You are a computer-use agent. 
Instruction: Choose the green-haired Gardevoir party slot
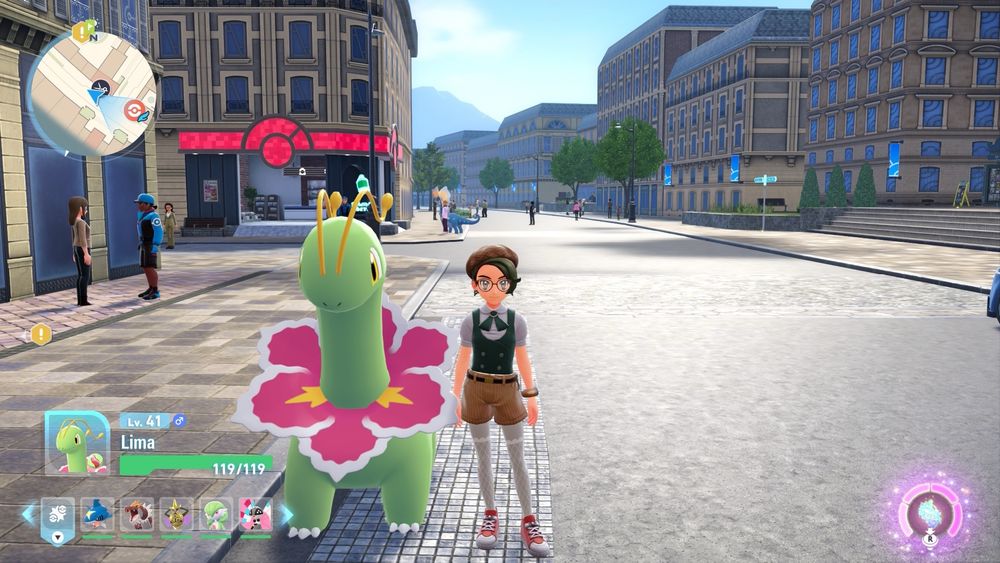click(216, 515)
